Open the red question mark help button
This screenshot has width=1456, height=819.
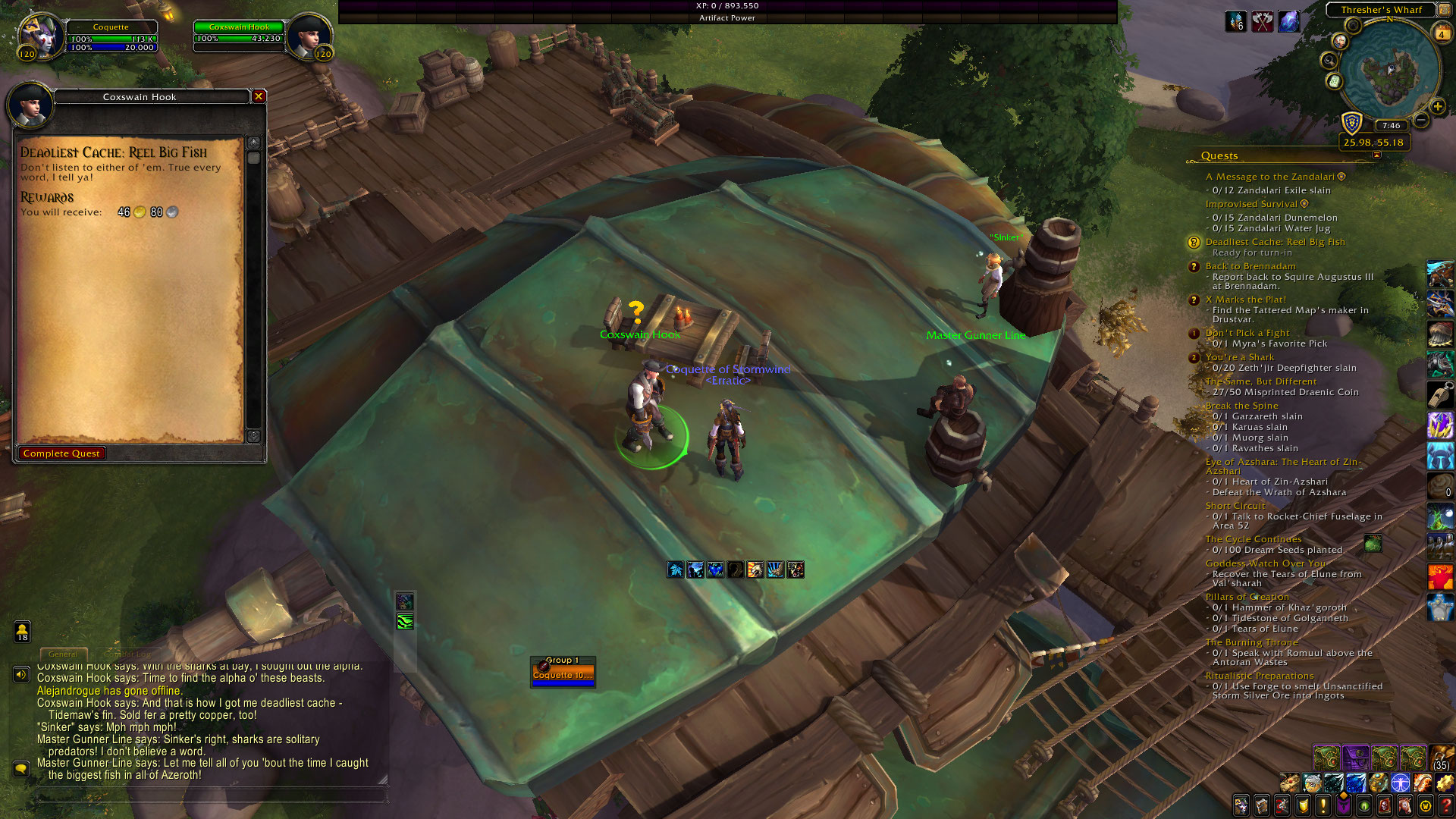(1445, 805)
